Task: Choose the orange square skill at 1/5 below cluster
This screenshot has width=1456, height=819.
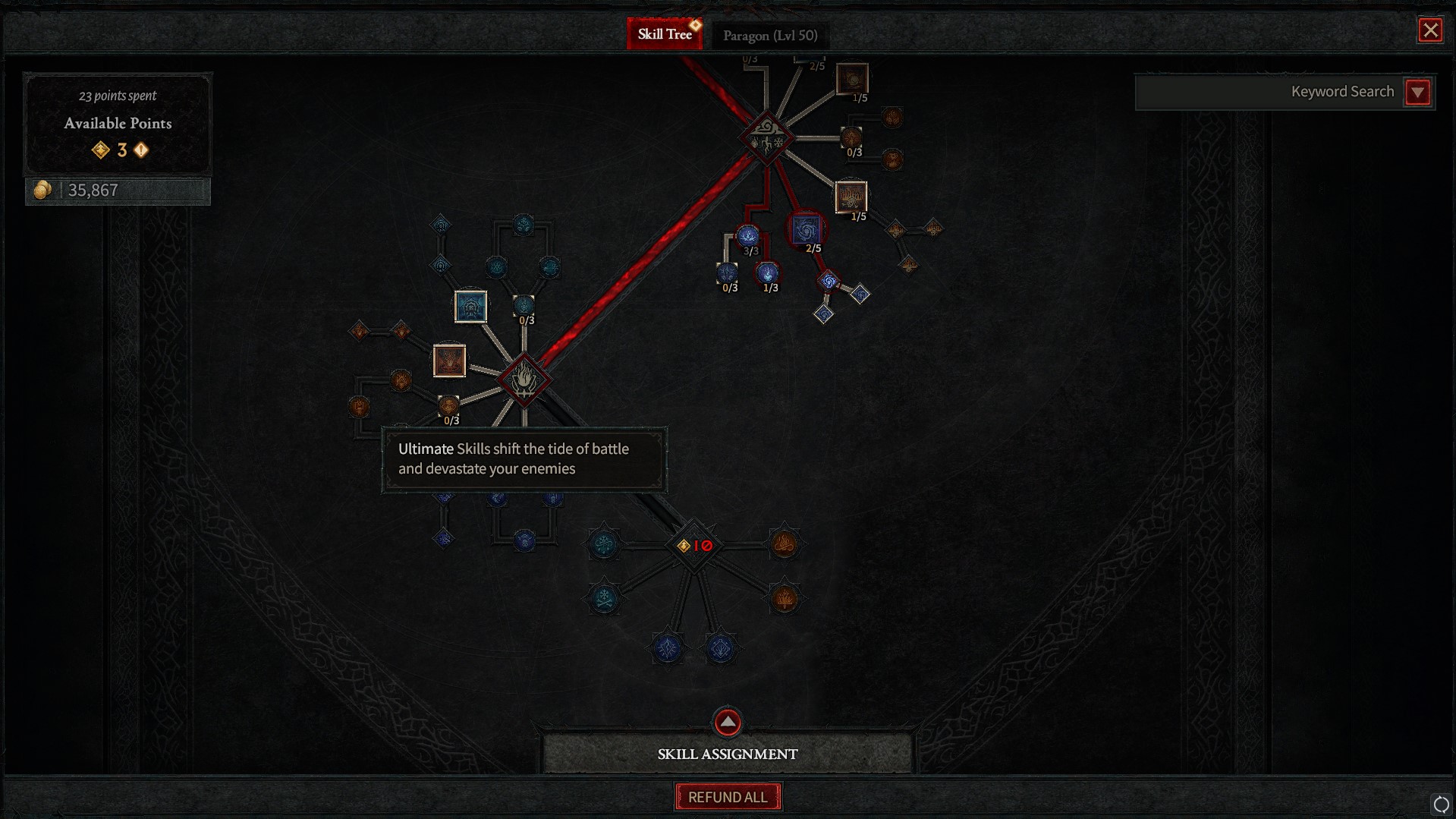Action: [x=851, y=197]
